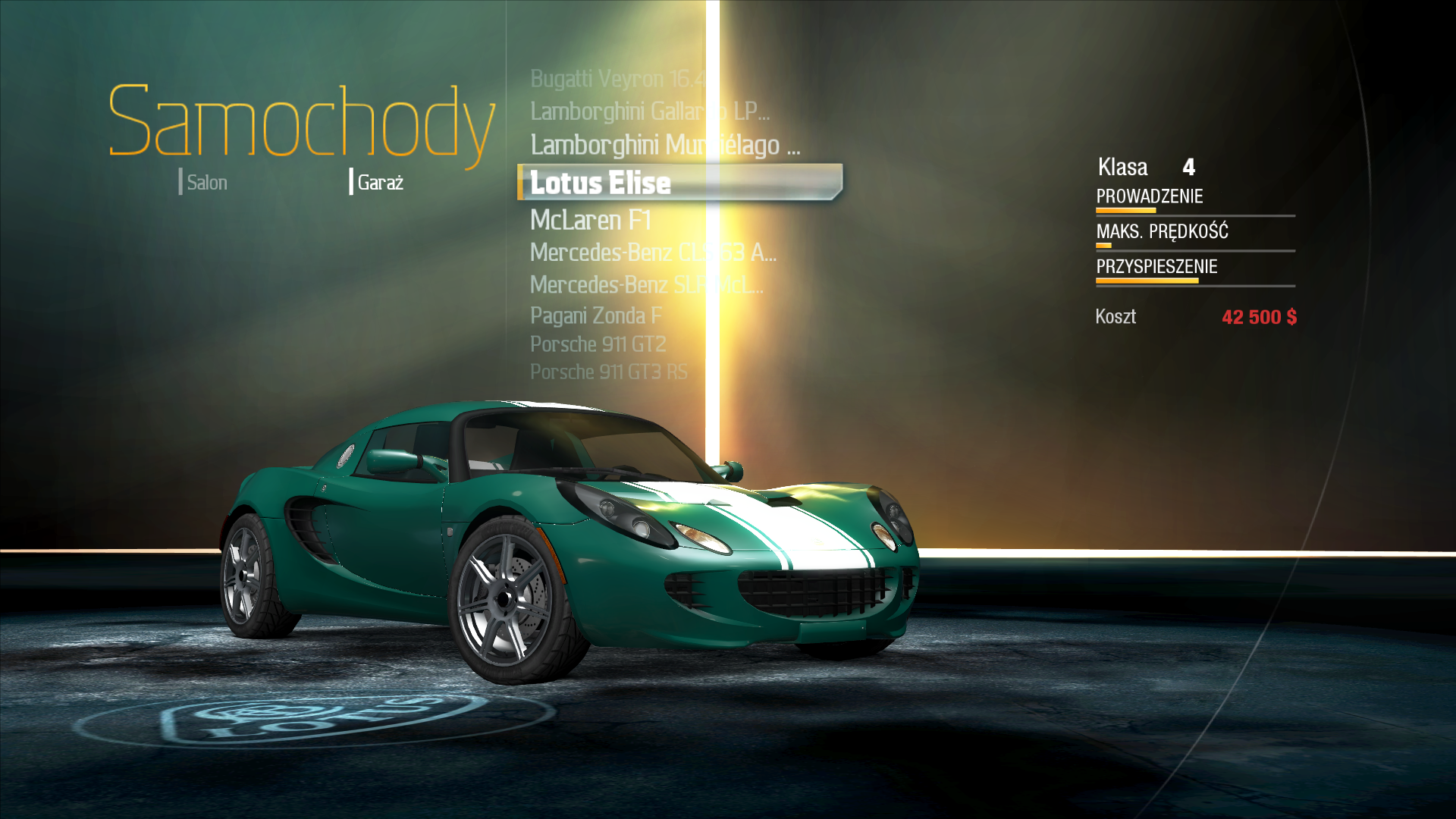Choose the Lamborghini Gallardo LP entry
1456x819 pixels.
[x=649, y=111]
